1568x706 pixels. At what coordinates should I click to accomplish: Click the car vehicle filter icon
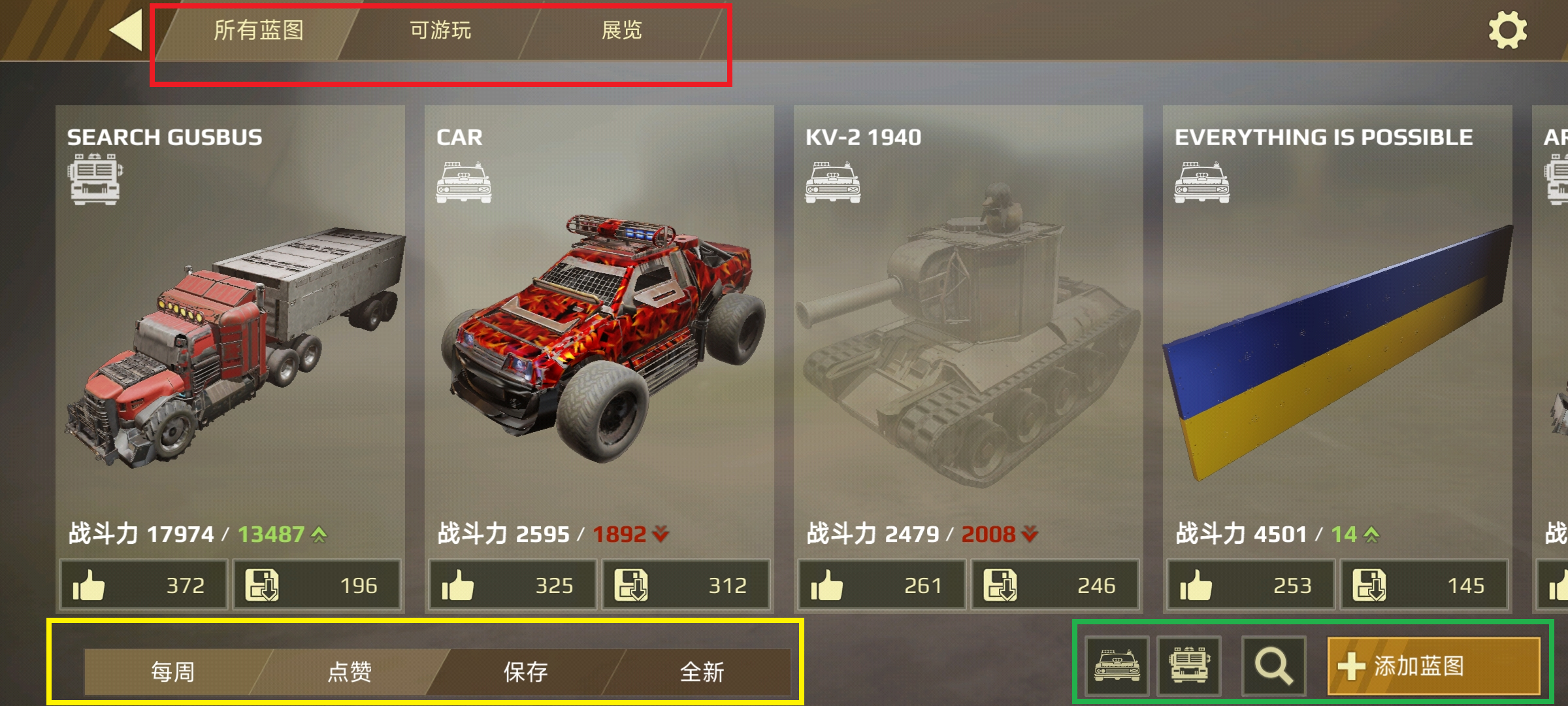[1117, 665]
